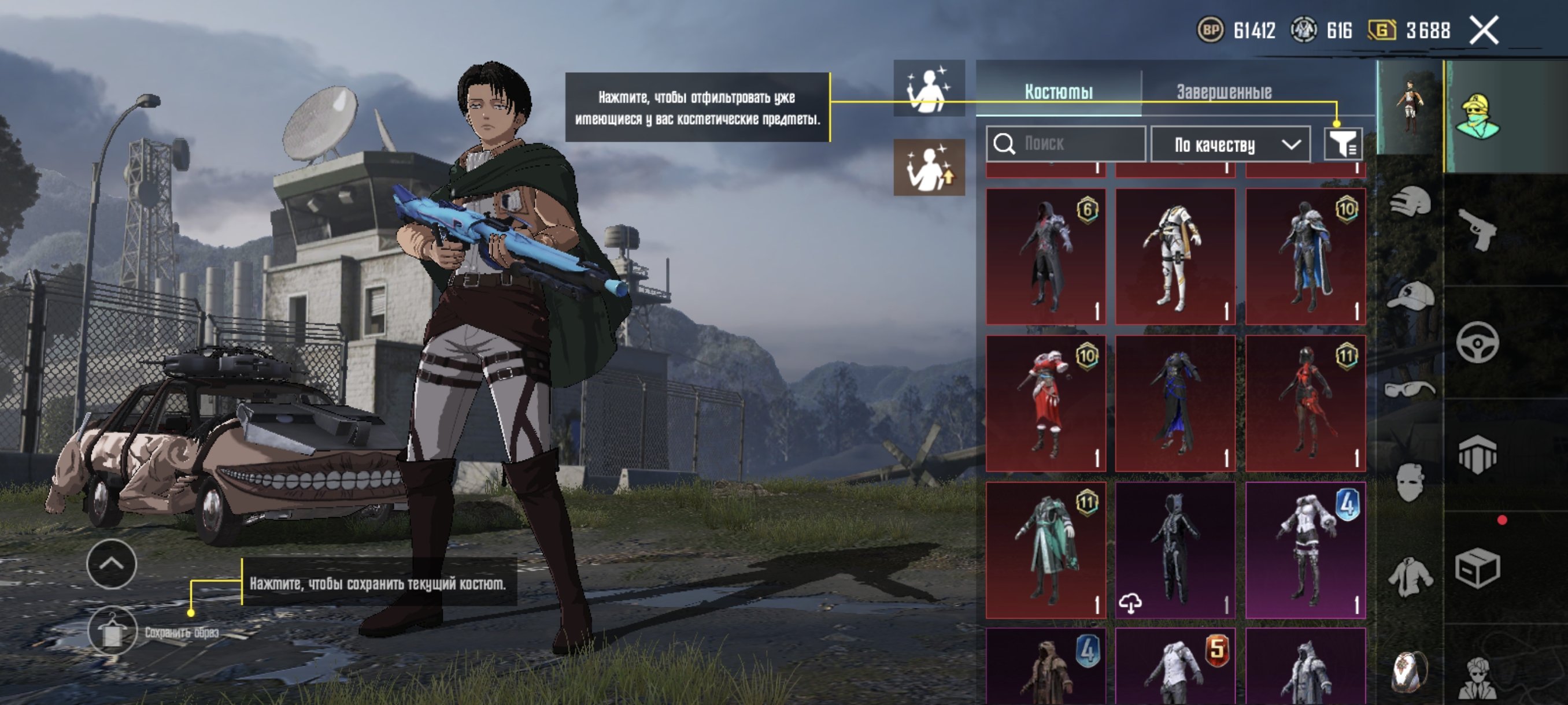Open the По качеству sort dropdown

tap(1230, 145)
